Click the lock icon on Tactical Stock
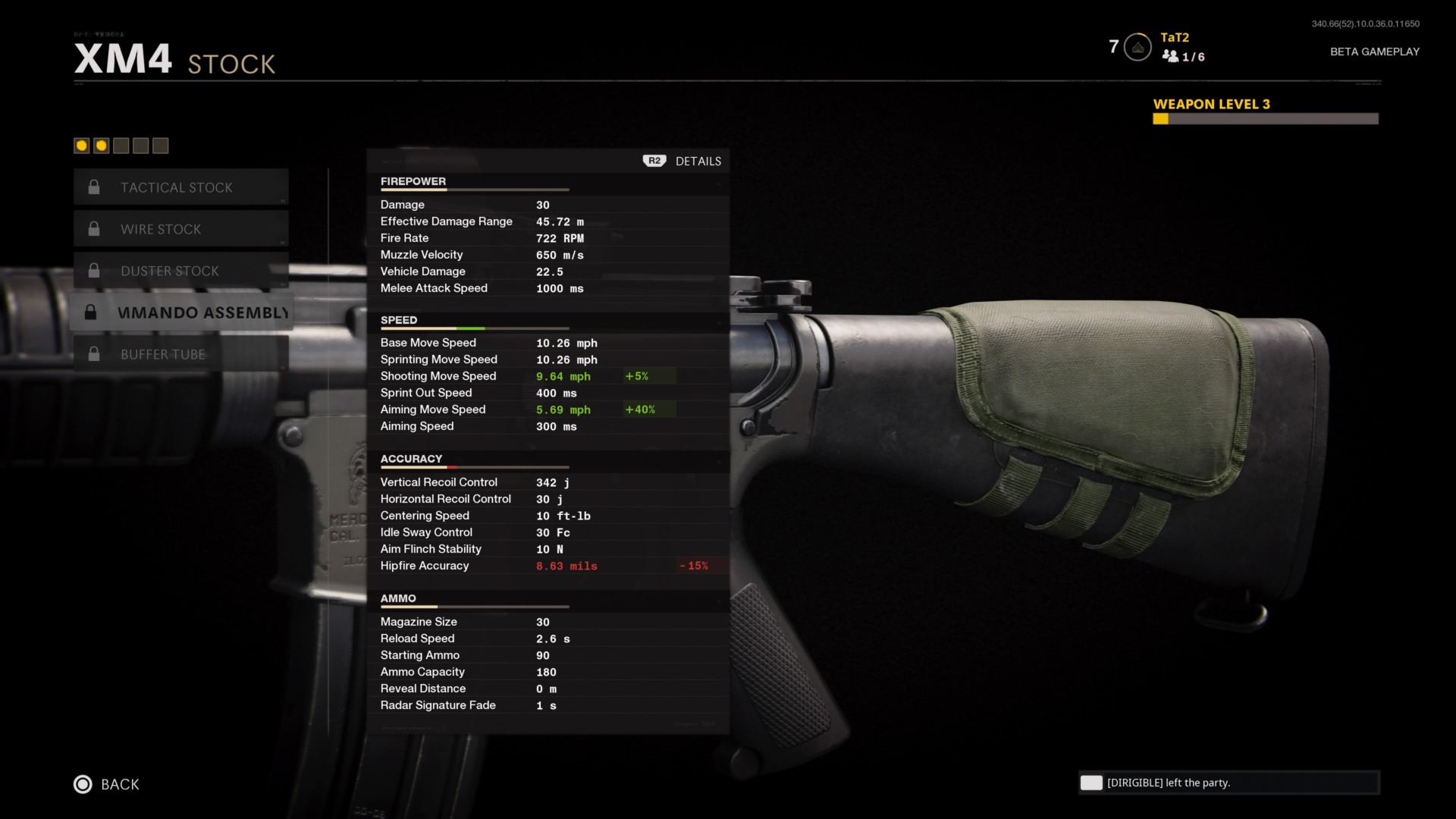Image resolution: width=1456 pixels, height=819 pixels. click(x=94, y=187)
